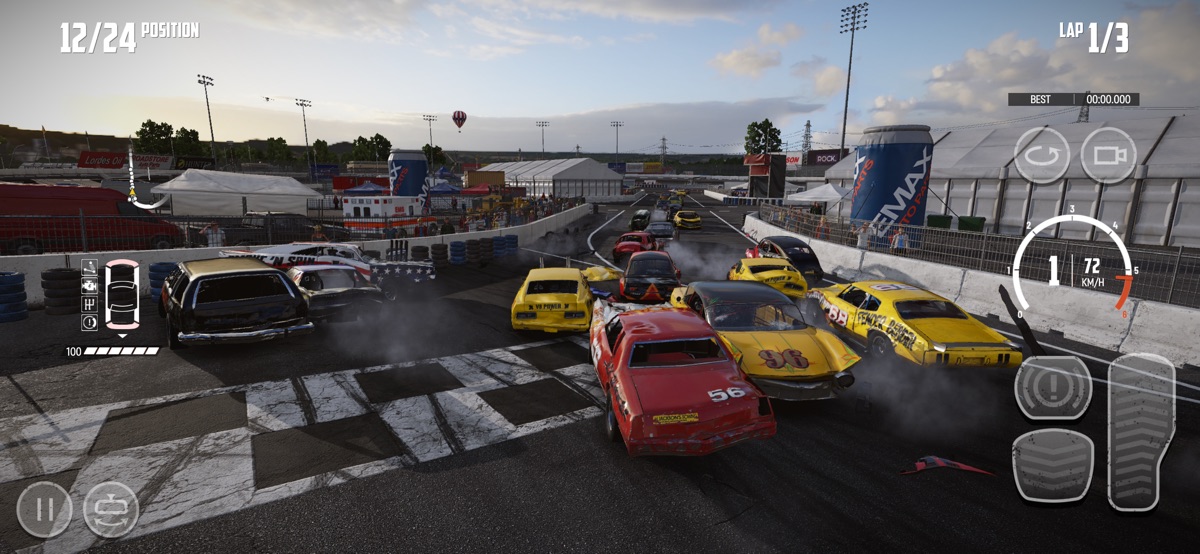Switch camera view with the camera button
Viewport: 1200px width, 554px height.
(x=1108, y=155)
